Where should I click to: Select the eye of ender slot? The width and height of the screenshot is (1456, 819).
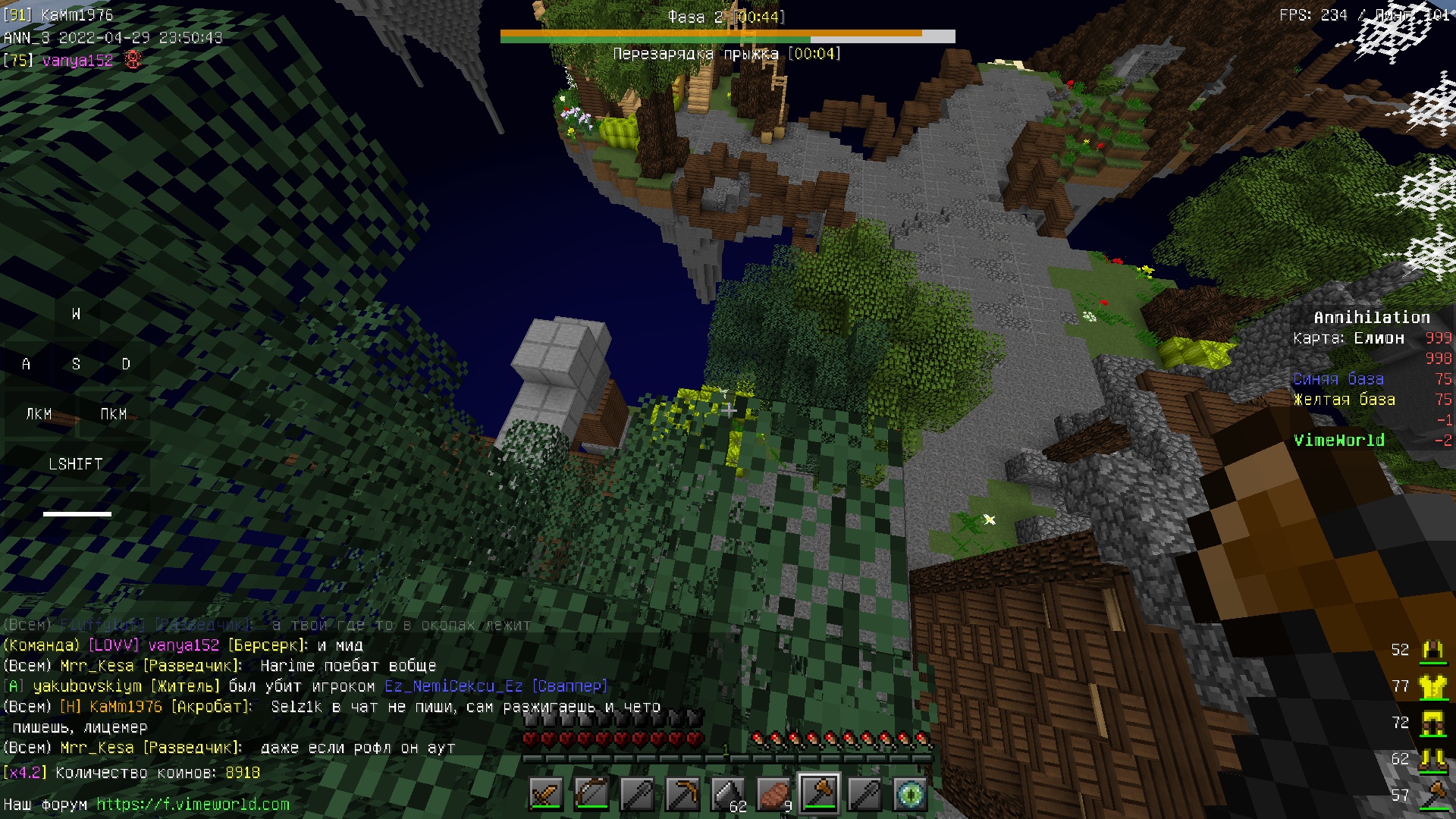click(x=910, y=794)
